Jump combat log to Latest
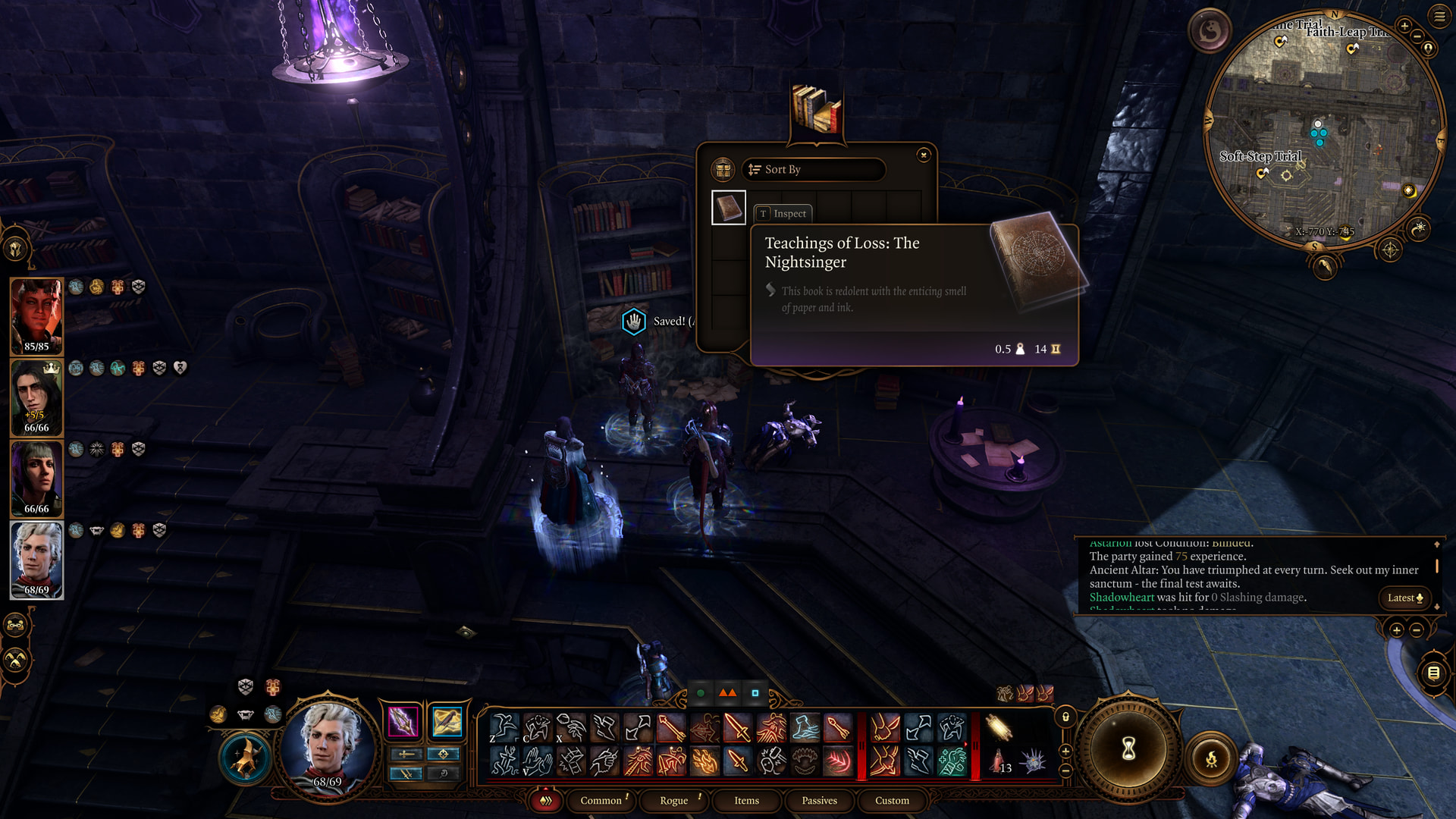The image size is (1456, 819). click(1404, 598)
